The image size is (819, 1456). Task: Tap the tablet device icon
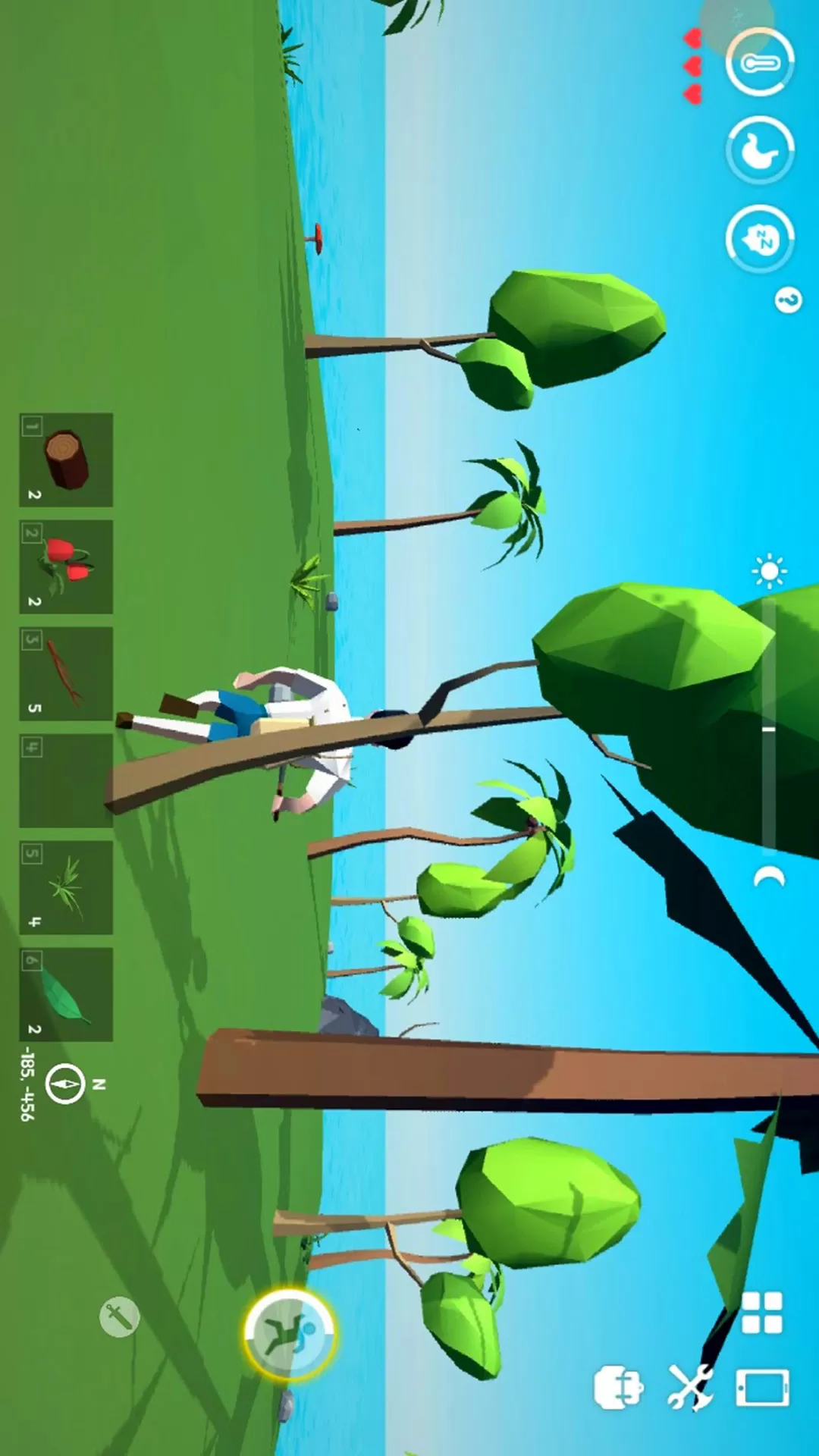(x=762, y=1389)
